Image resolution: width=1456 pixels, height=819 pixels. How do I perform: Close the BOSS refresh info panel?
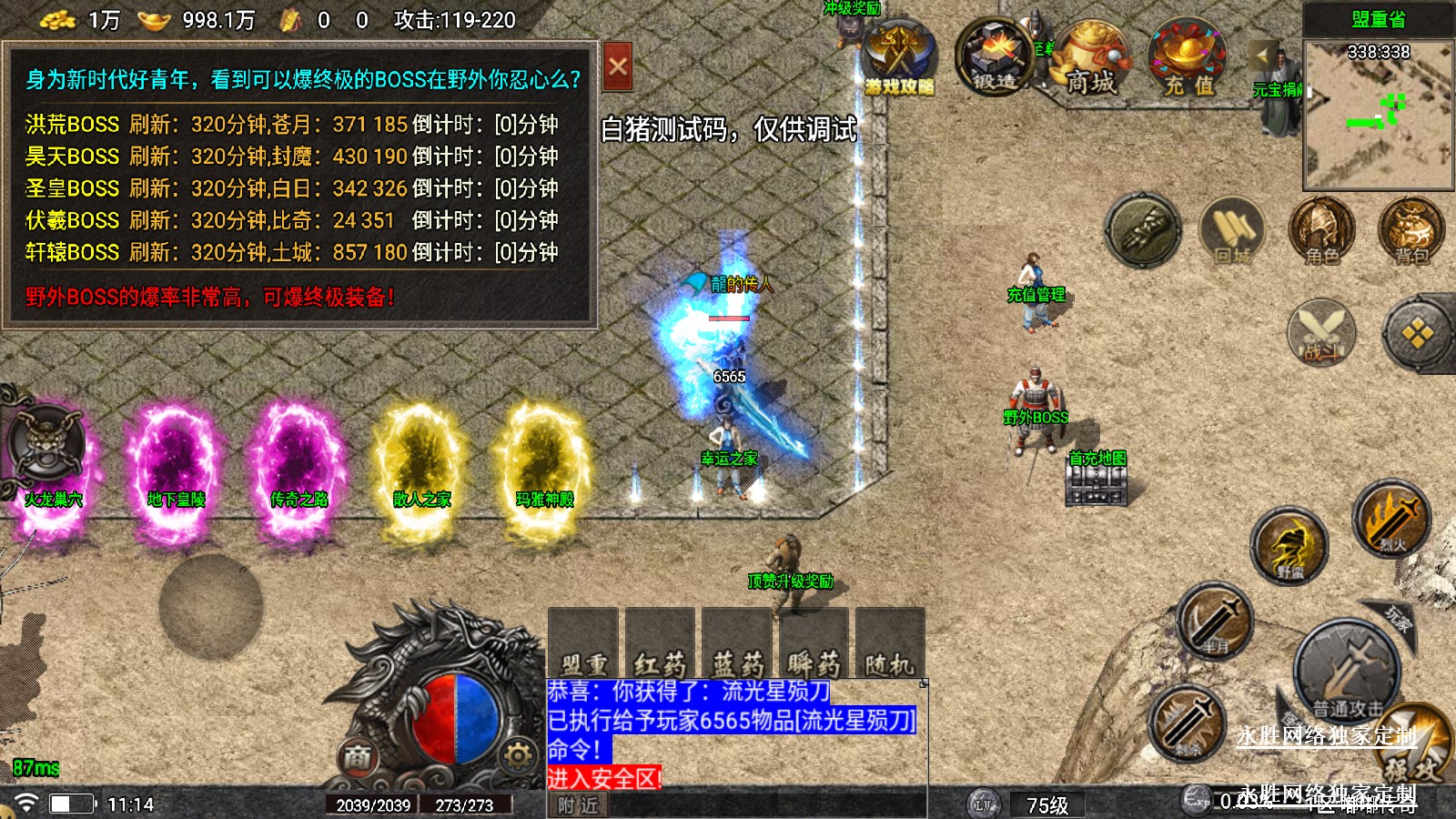pos(618,66)
